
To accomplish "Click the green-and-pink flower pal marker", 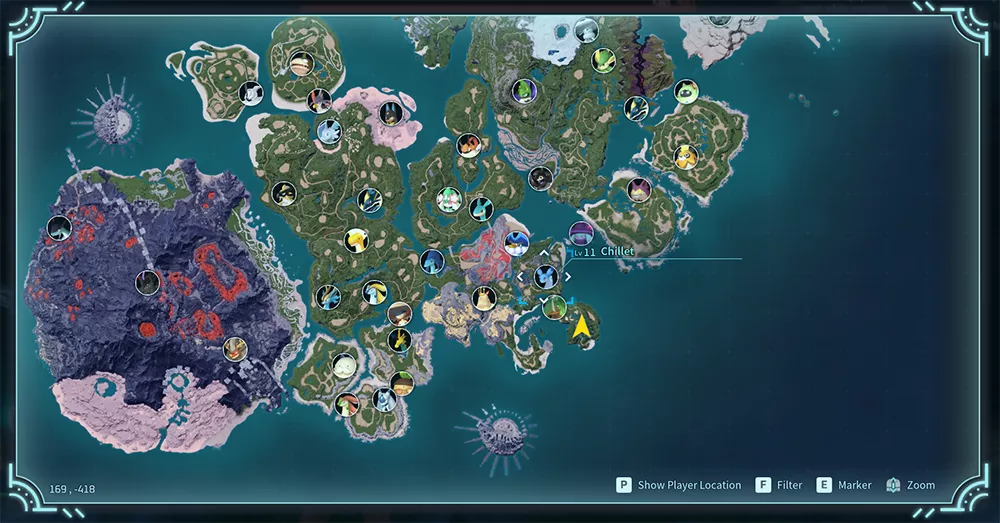I will (x=447, y=199).
